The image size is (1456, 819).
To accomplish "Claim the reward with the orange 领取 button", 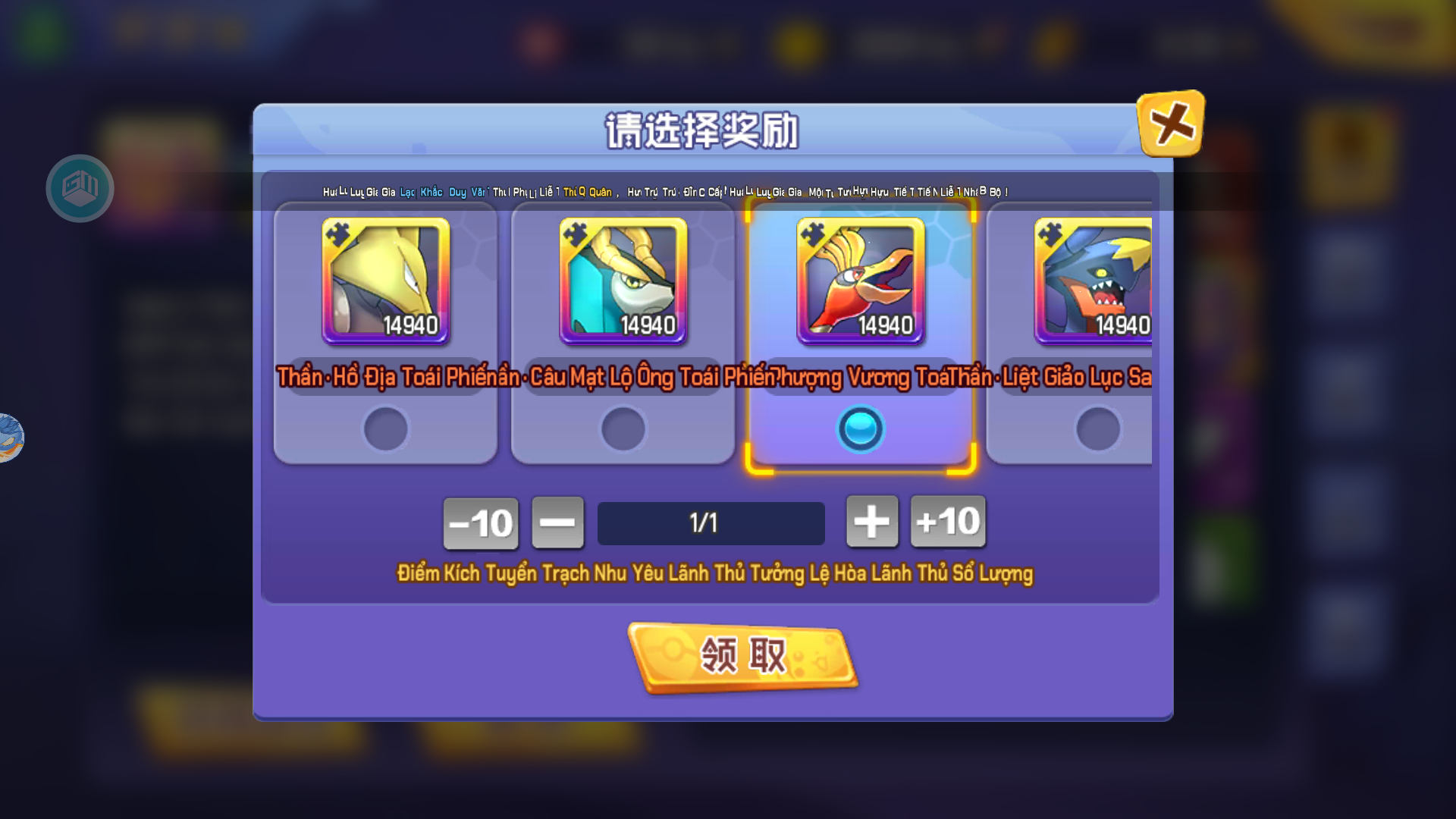I will 742,657.
